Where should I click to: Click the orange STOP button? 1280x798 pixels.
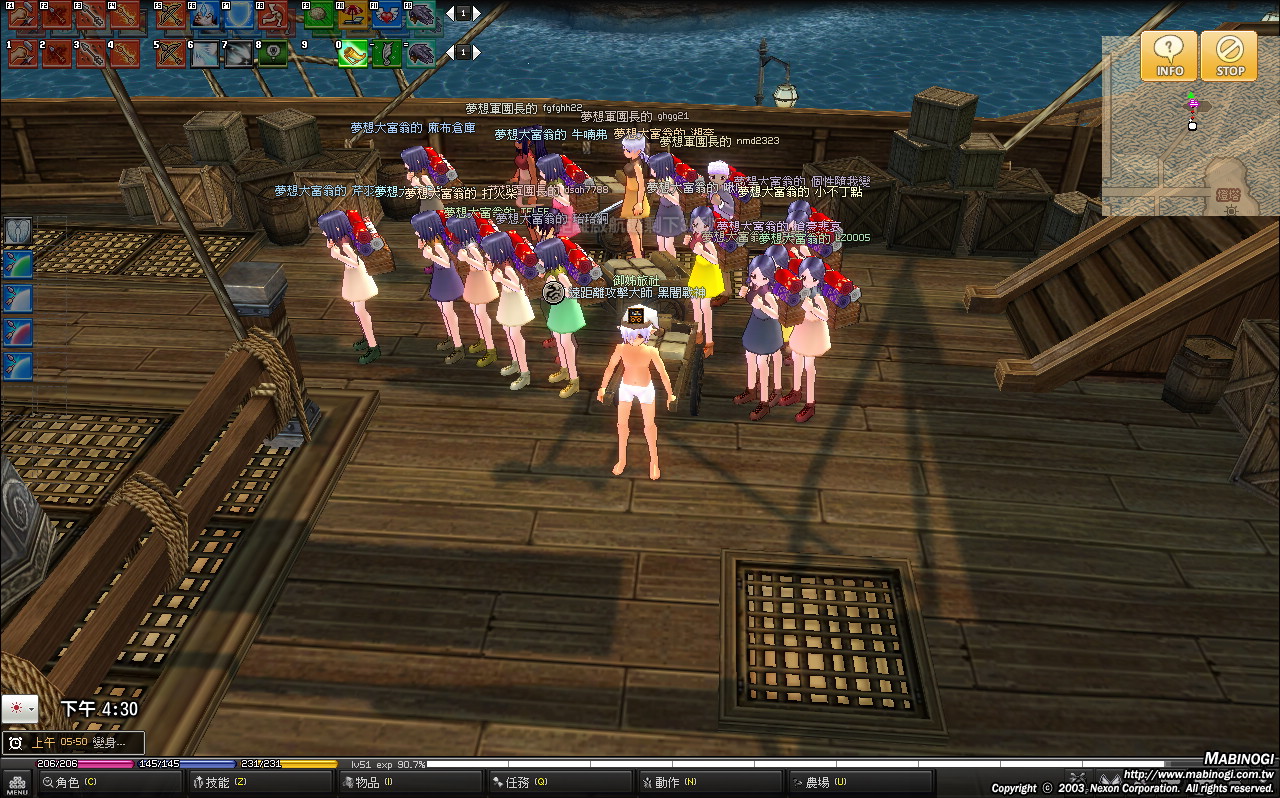(1229, 55)
